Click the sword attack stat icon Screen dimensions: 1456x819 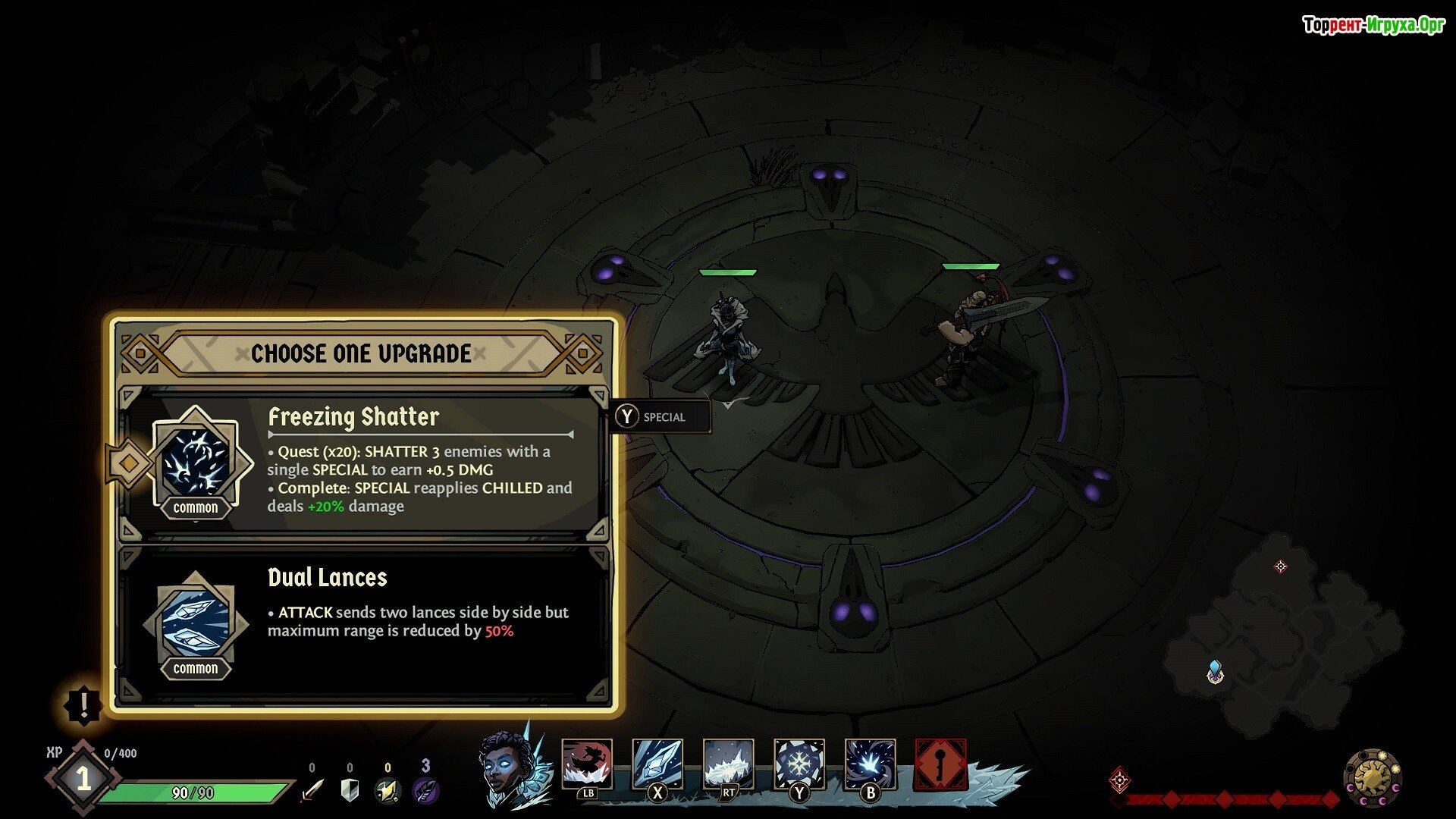click(312, 790)
